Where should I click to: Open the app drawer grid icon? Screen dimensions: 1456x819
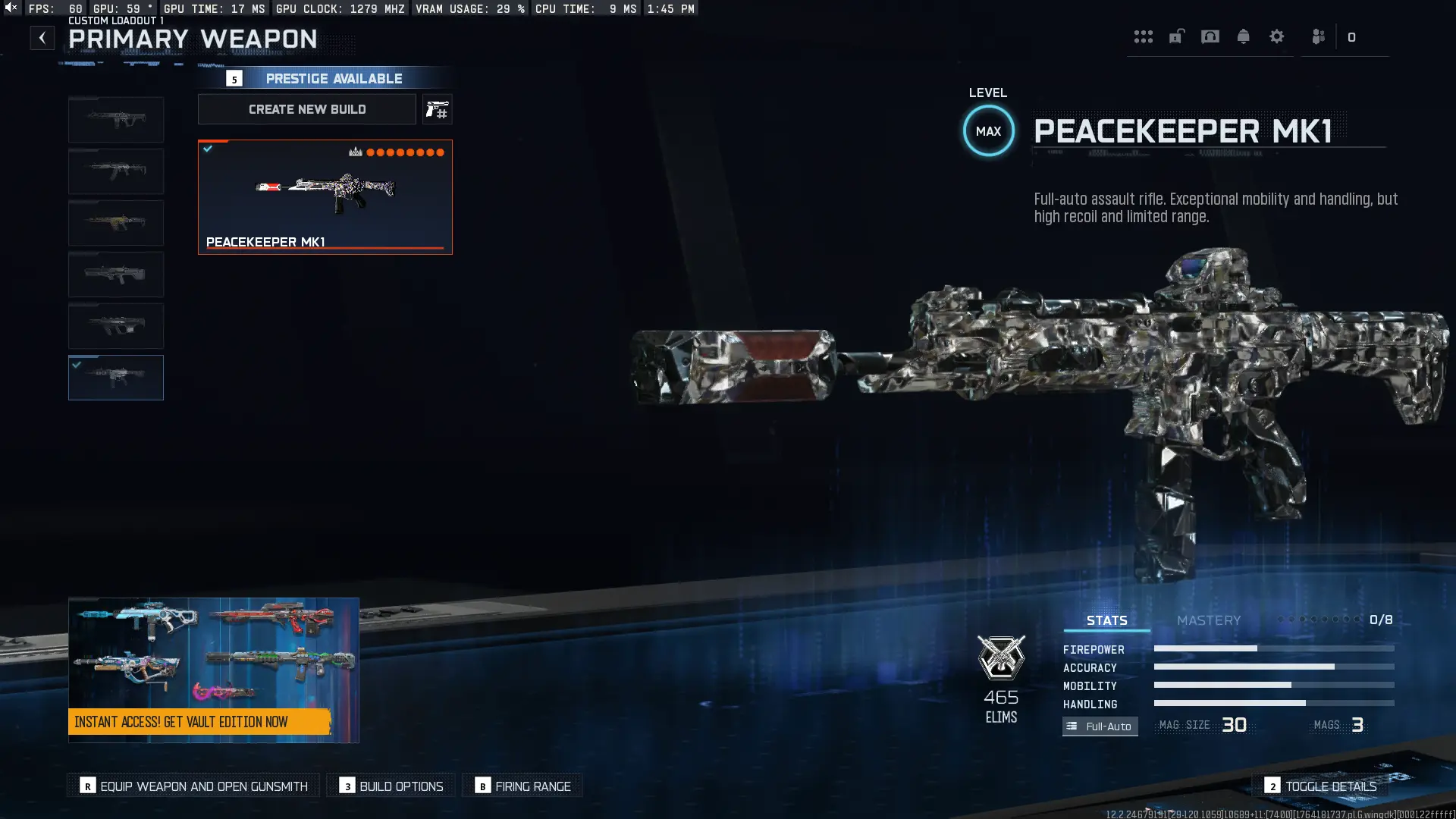click(x=1144, y=36)
